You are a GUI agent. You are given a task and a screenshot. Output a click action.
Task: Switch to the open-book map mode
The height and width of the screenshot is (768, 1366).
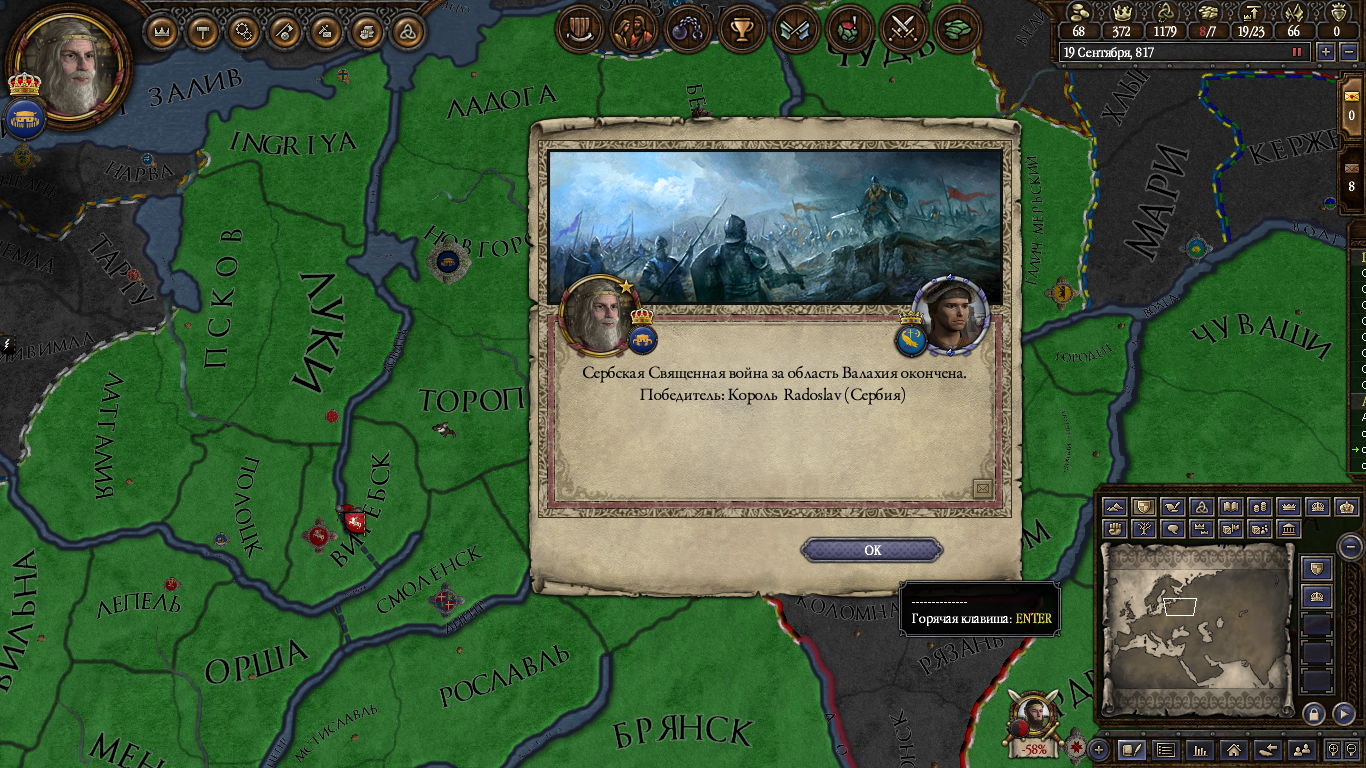(x=1230, y=507)
